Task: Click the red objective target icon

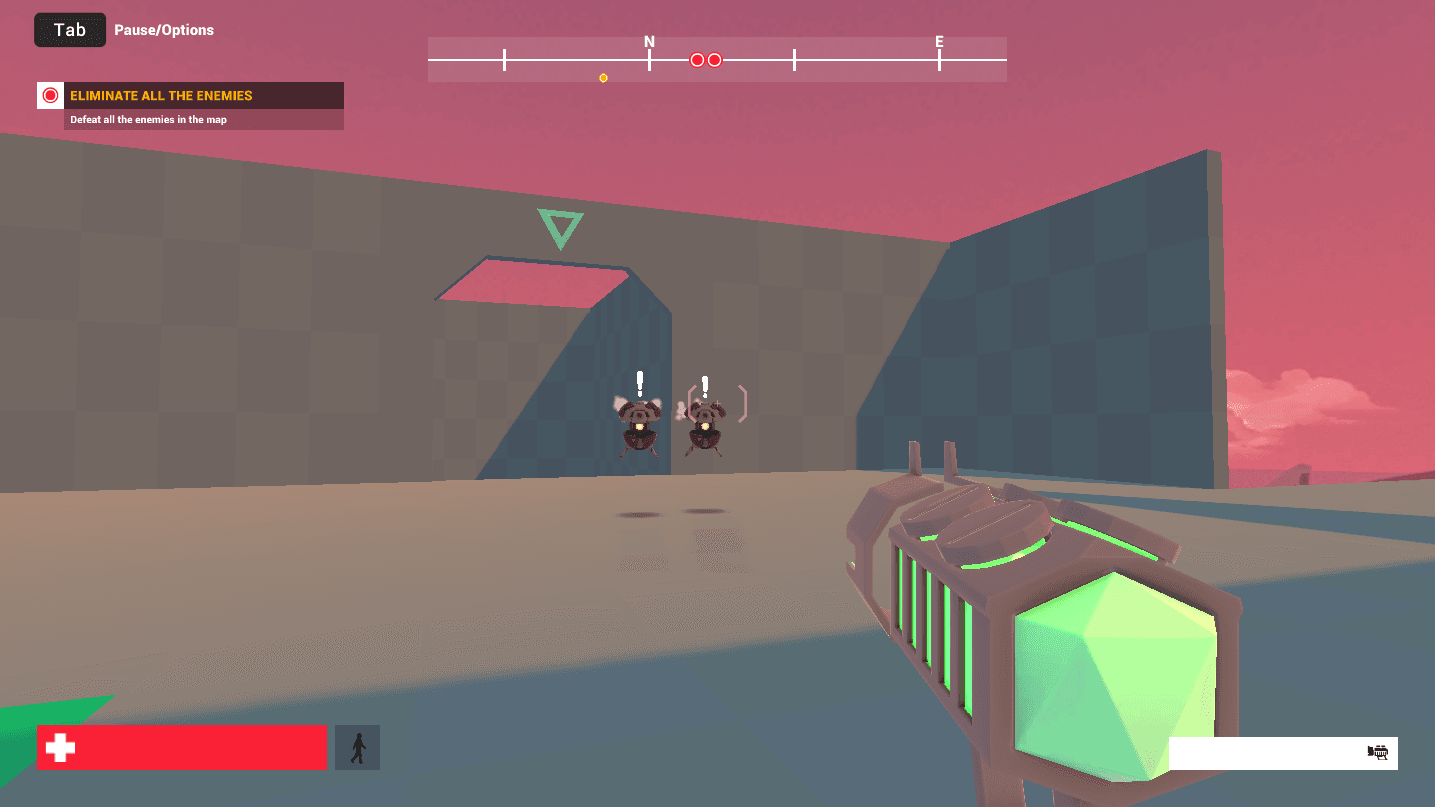Action: [51, 96]
